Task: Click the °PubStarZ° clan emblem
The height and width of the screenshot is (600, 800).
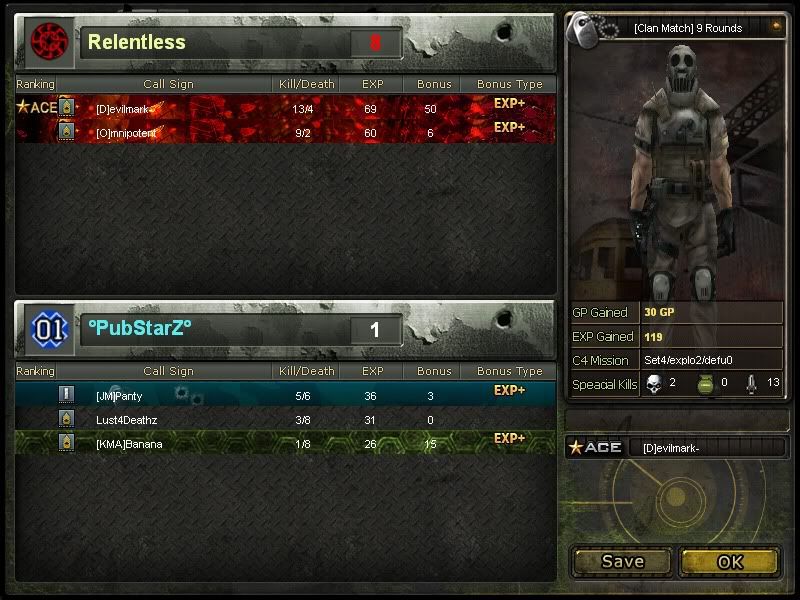Action: click(x=46, y=329)
